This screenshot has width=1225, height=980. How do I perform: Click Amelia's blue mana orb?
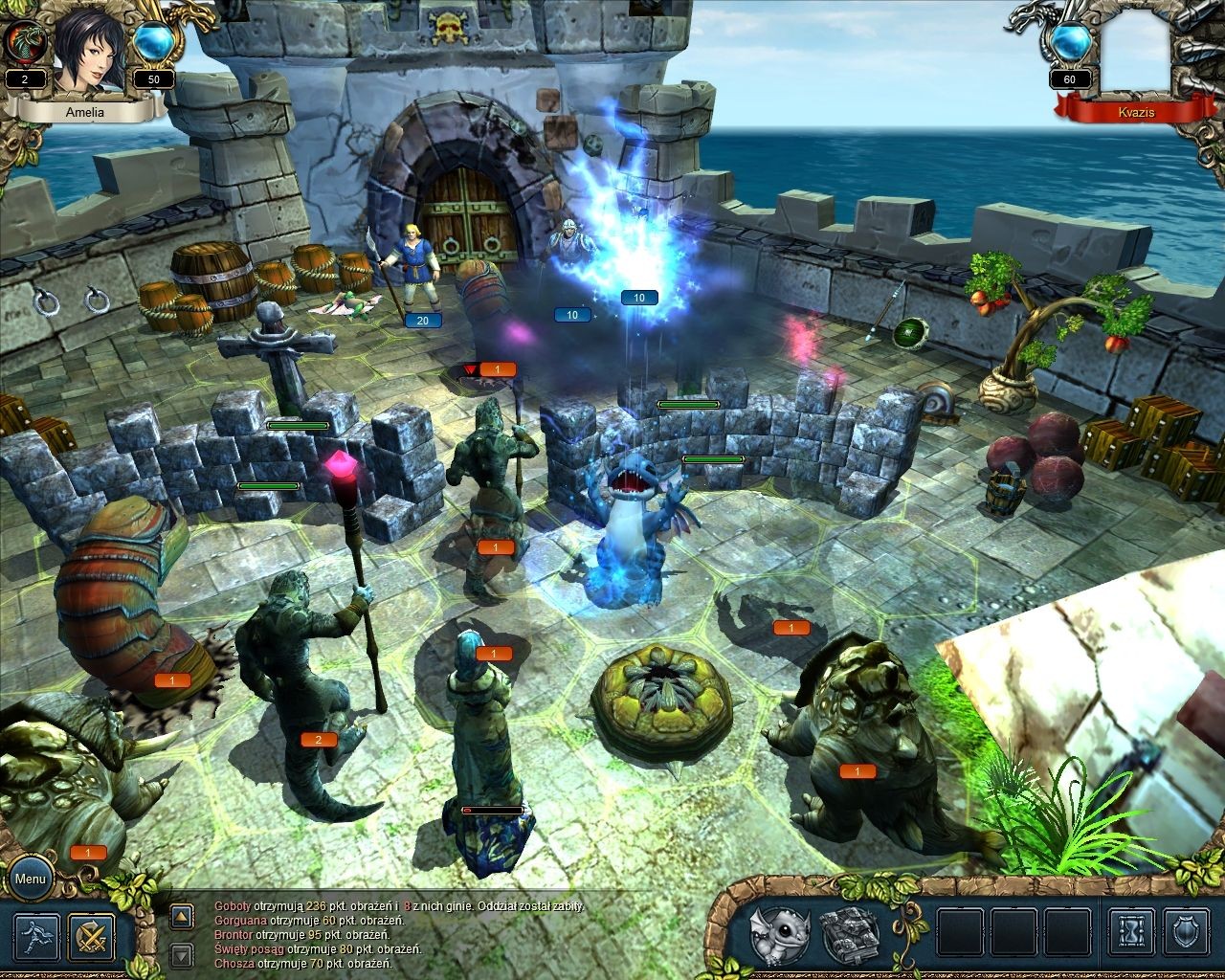tap(152, 42)
